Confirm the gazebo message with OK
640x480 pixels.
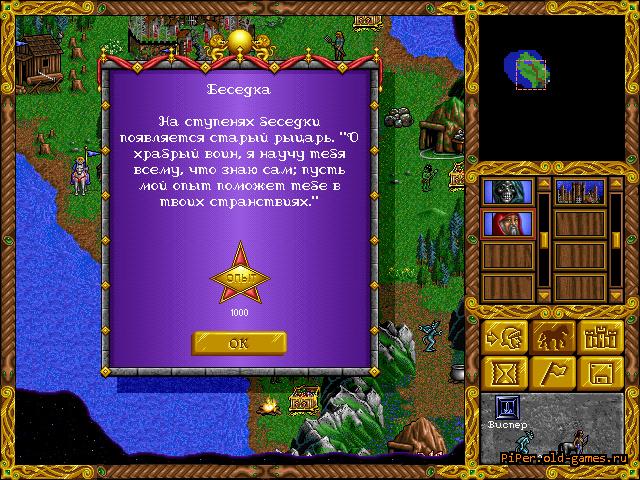point(238,342)
